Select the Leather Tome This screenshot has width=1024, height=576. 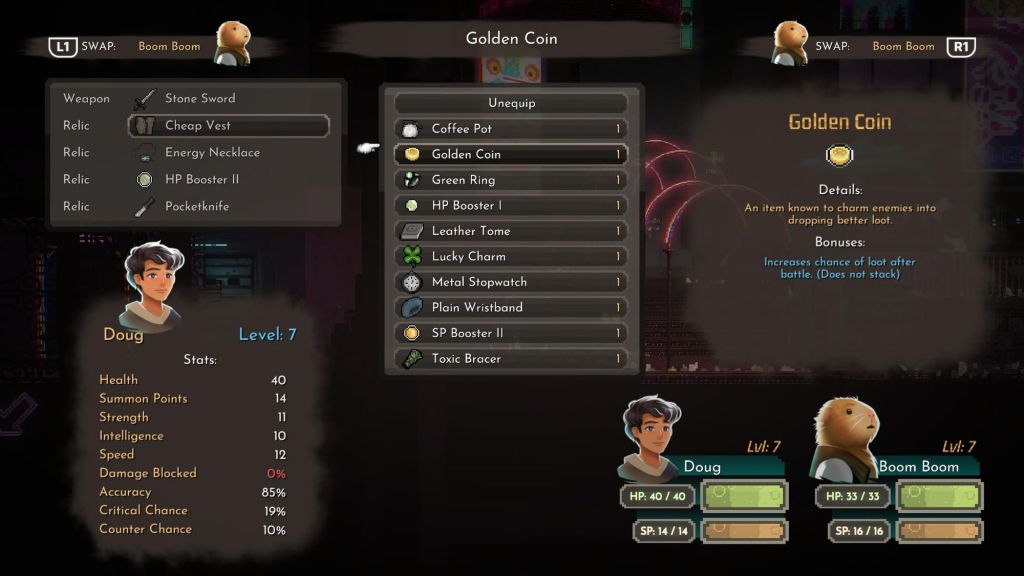(x=511, y=231)
